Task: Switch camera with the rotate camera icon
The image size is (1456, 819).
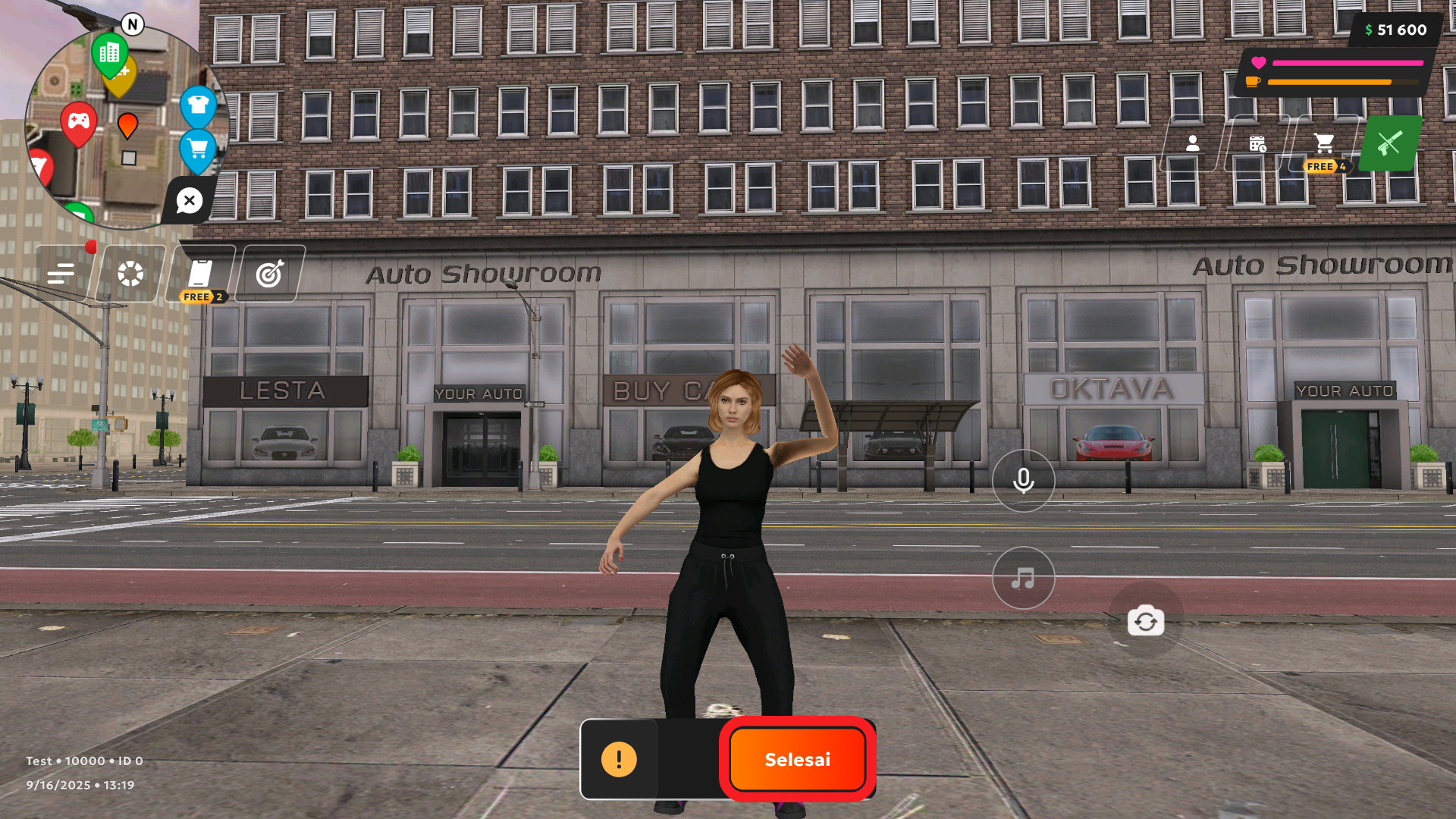Action: (1145, 621)
